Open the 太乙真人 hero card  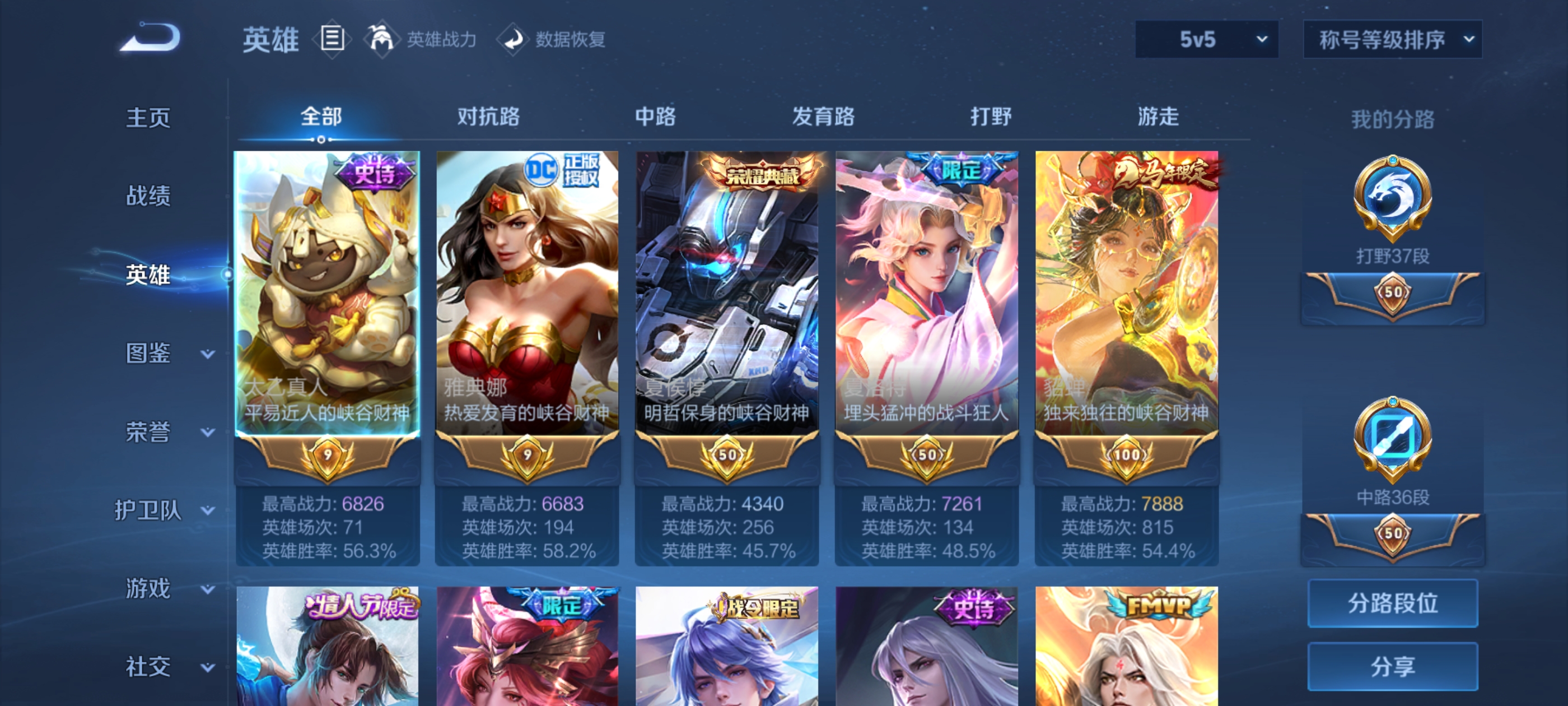326,292
